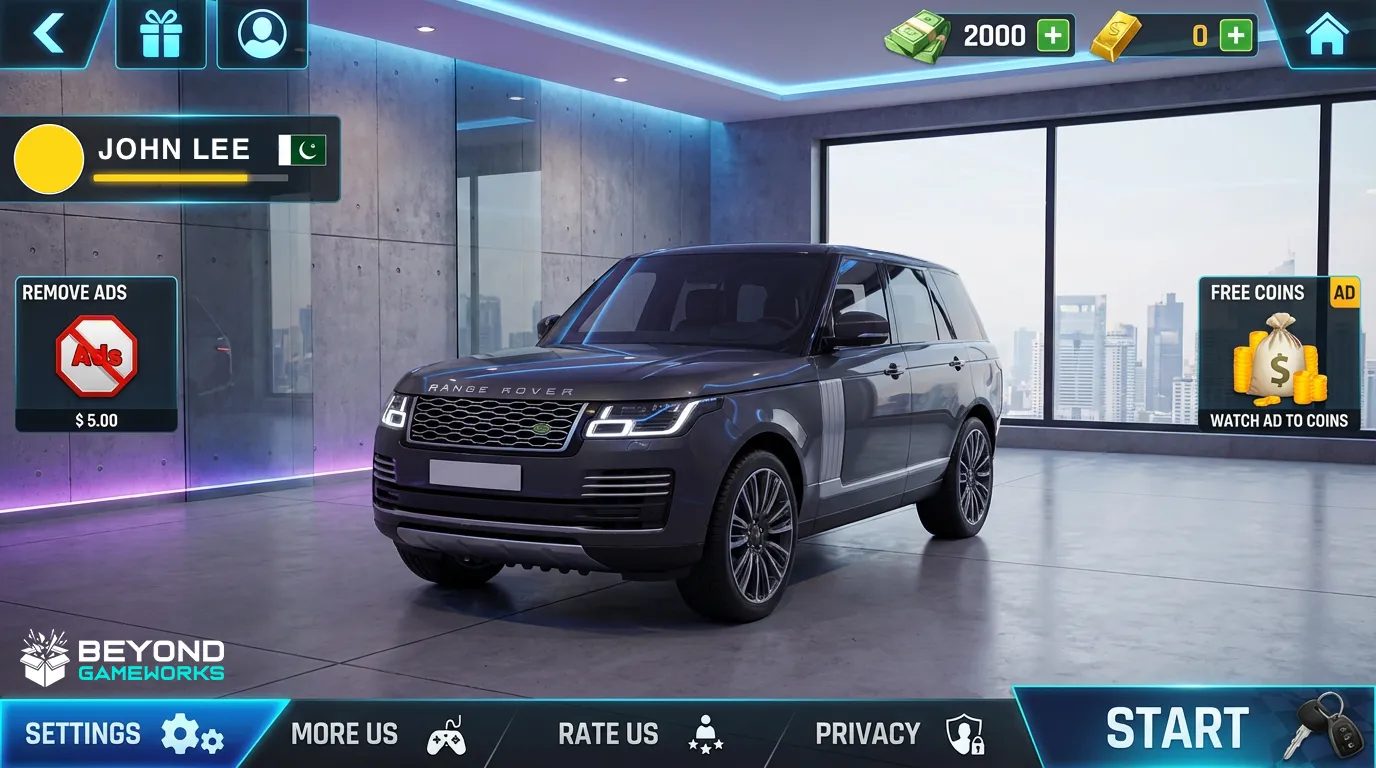Open the player profile icon
This screenshot has height=768, width=1376.
[x=262, y=33]
